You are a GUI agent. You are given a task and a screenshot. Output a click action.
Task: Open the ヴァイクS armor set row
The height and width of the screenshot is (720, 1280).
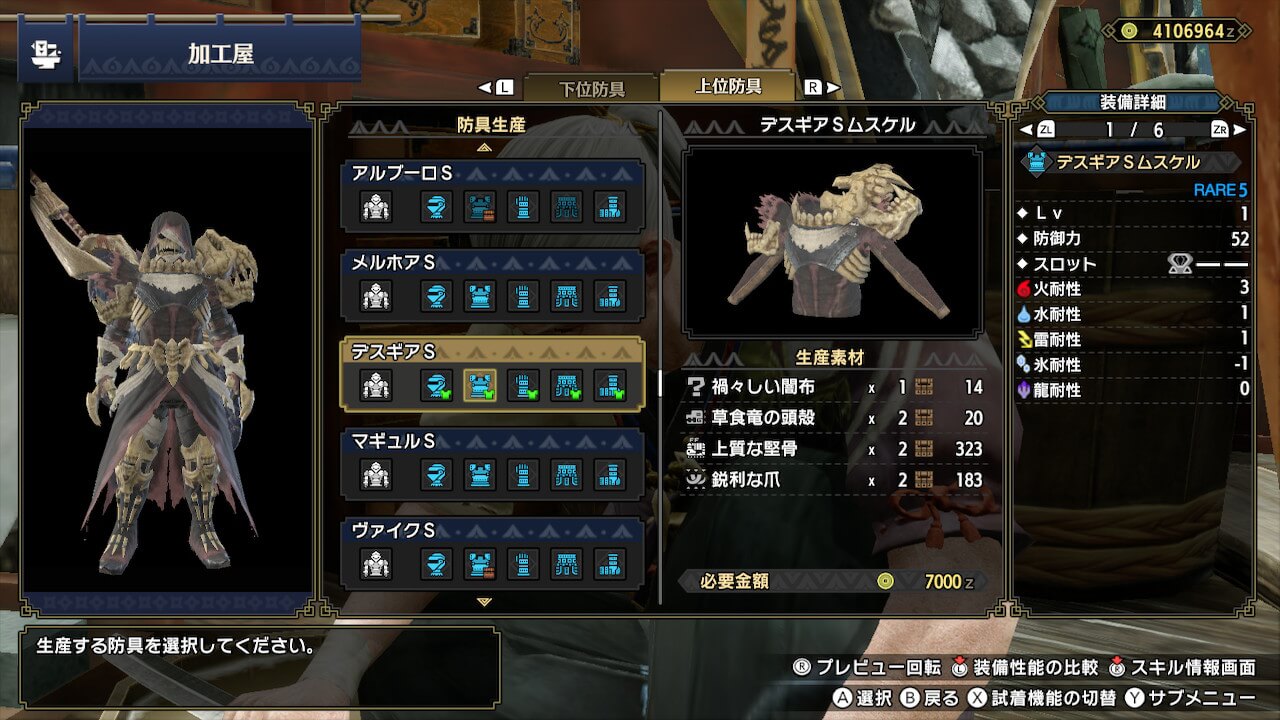click(x=491, y=551)
